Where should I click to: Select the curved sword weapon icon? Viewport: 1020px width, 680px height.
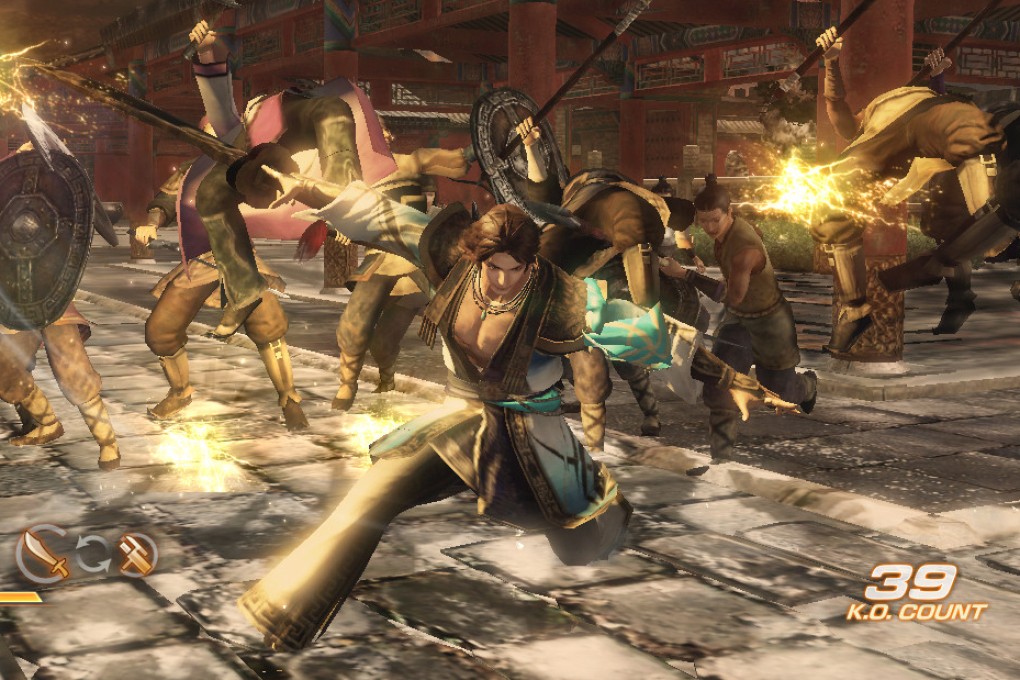coord(43,555)
